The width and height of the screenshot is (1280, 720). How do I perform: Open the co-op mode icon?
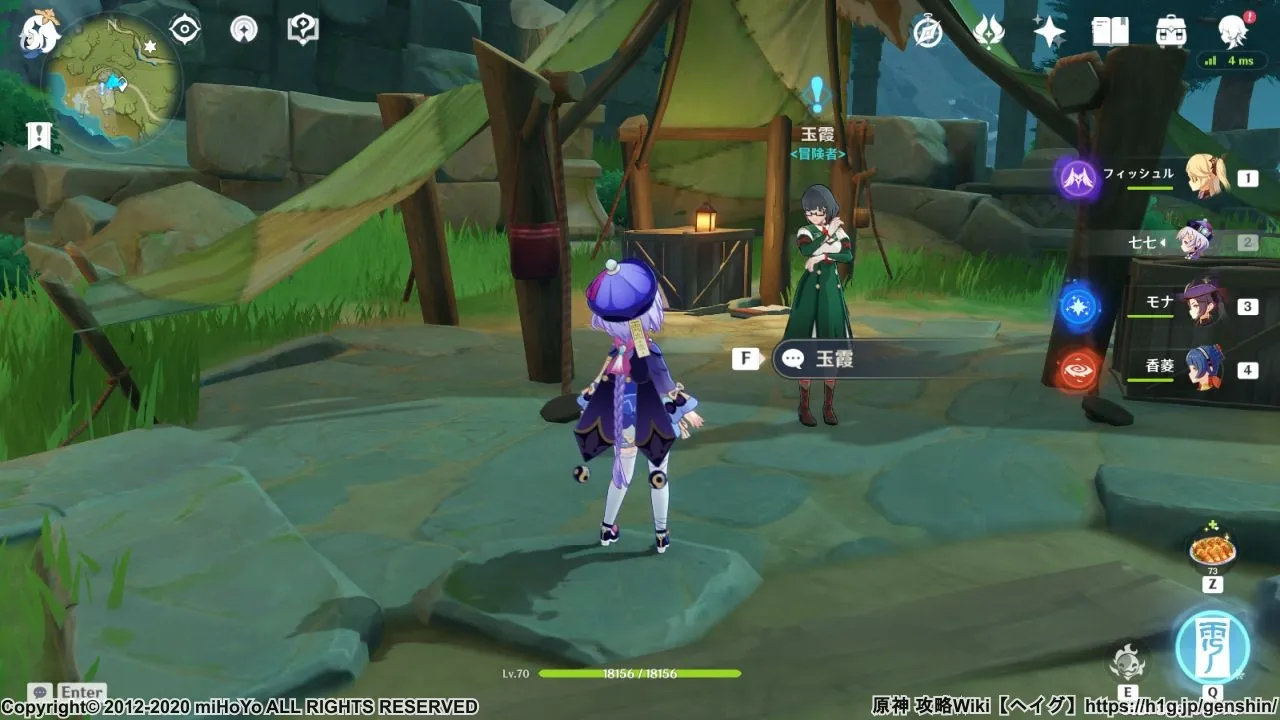(242, 30)
